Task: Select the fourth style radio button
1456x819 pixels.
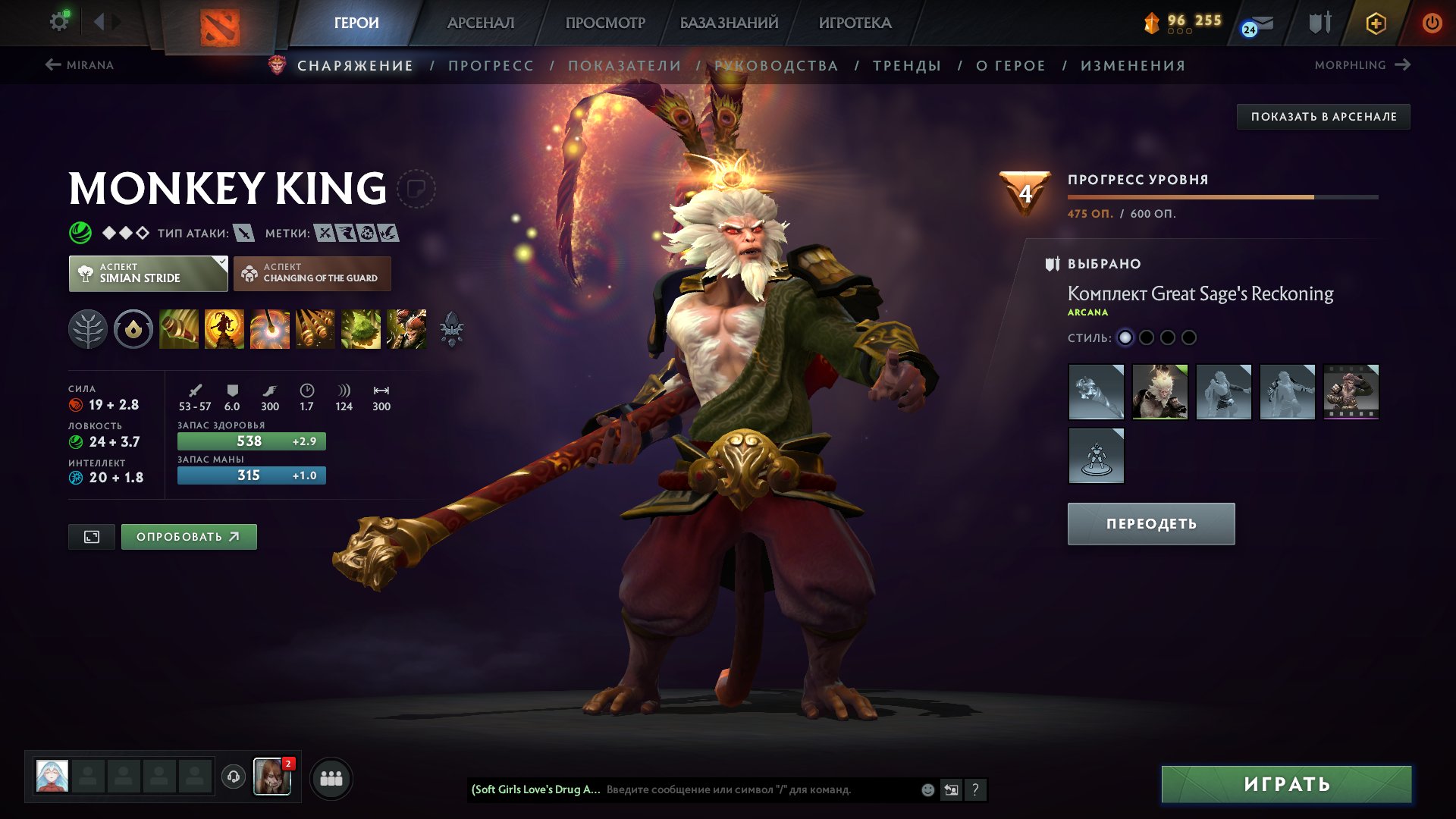Action: (1190, 338)
